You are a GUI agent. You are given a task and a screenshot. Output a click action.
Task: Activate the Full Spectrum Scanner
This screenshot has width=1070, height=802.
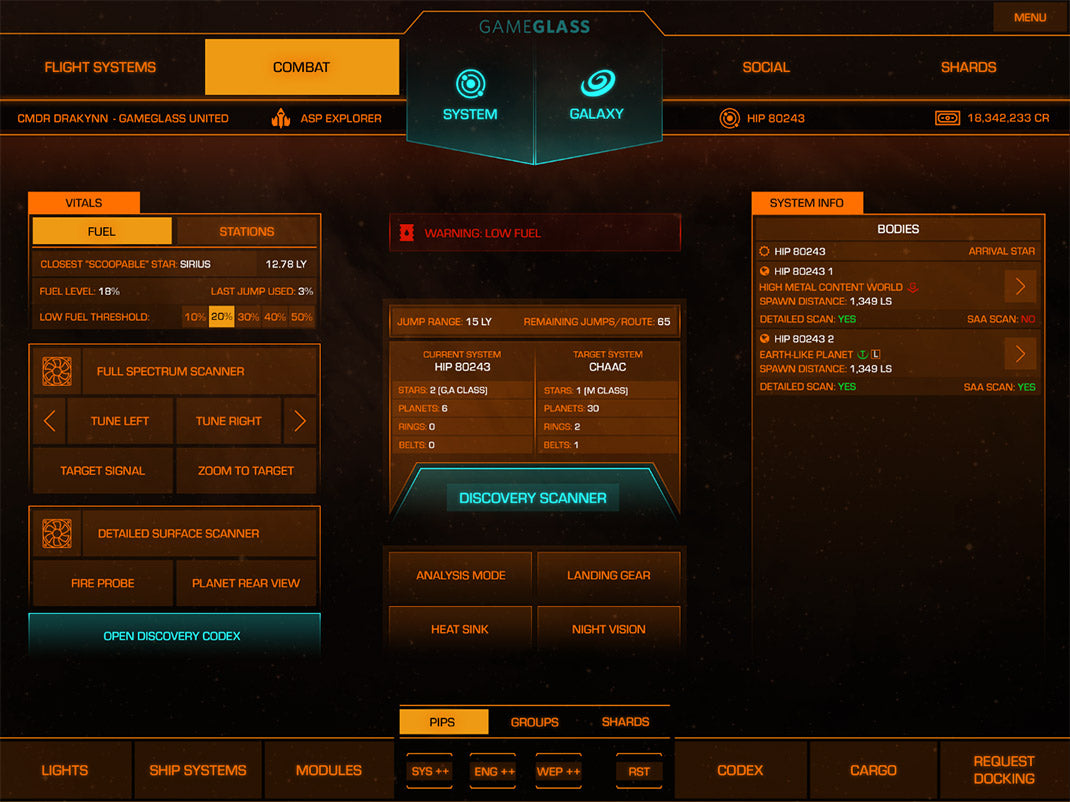coord(170,371)
